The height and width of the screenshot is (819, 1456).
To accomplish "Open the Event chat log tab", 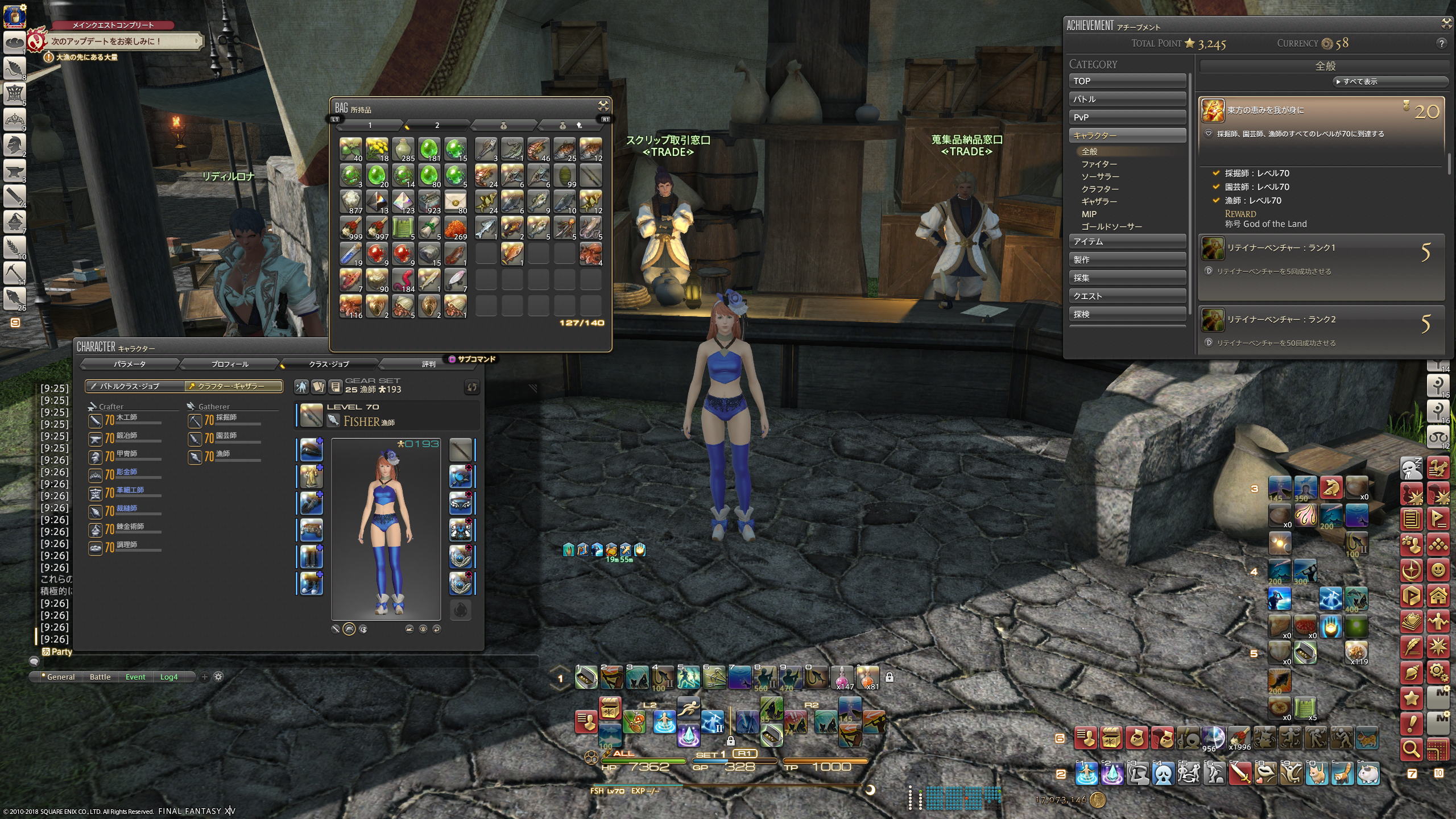I will click(x=135, y=677).
